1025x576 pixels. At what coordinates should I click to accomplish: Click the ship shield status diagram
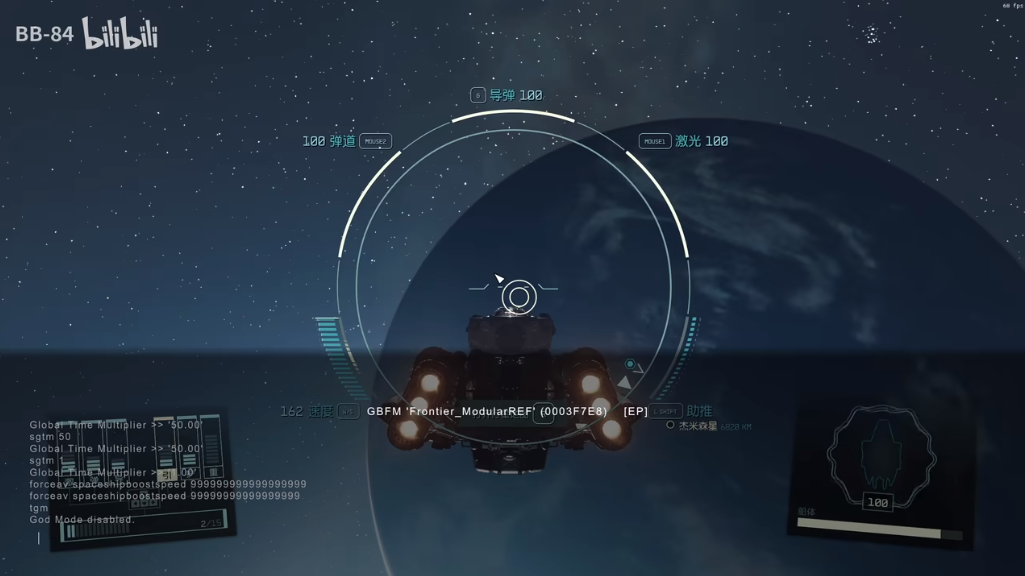tap(880, 456)
